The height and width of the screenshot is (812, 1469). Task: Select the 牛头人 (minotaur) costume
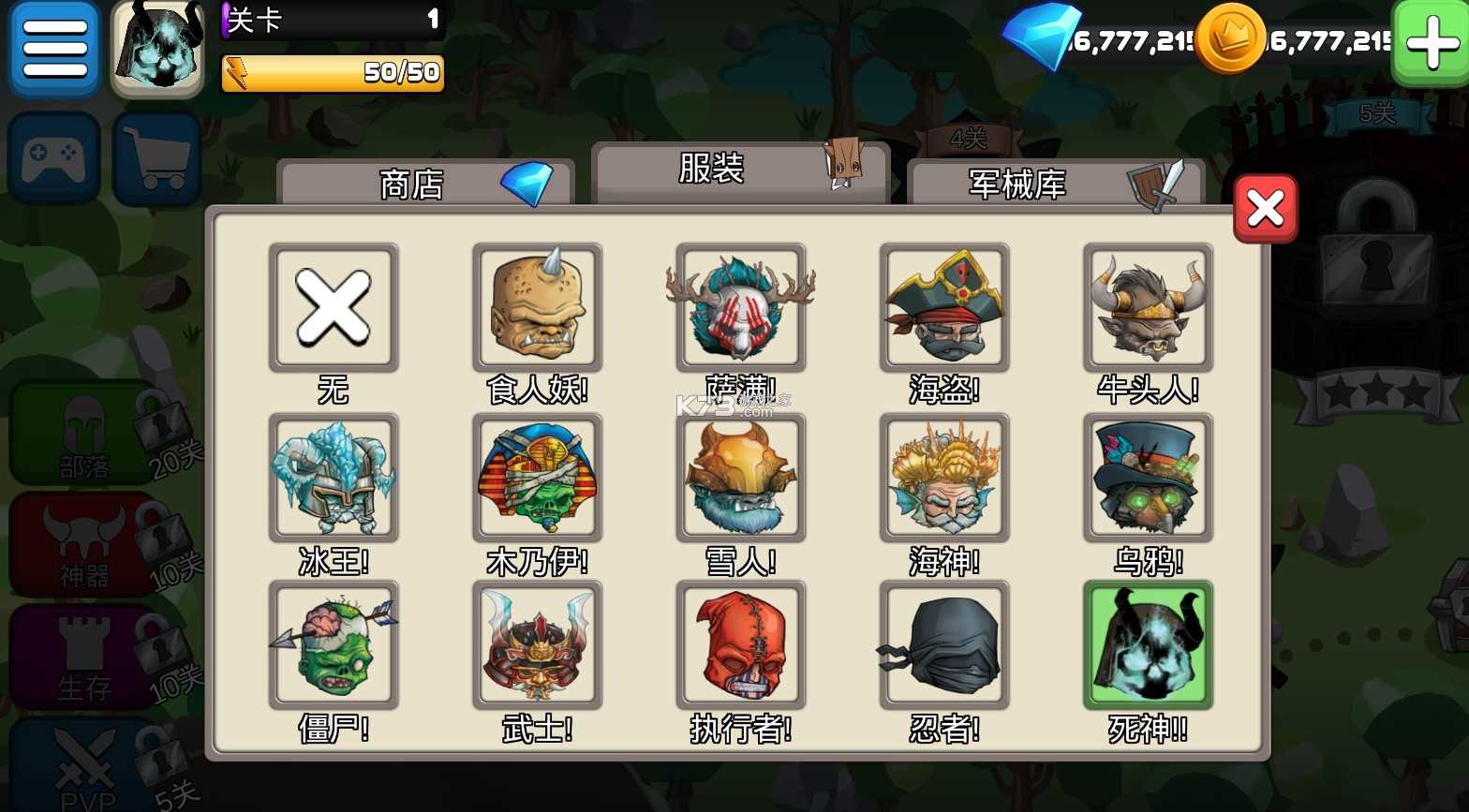pyautogui.click(x=1148, y=306)
